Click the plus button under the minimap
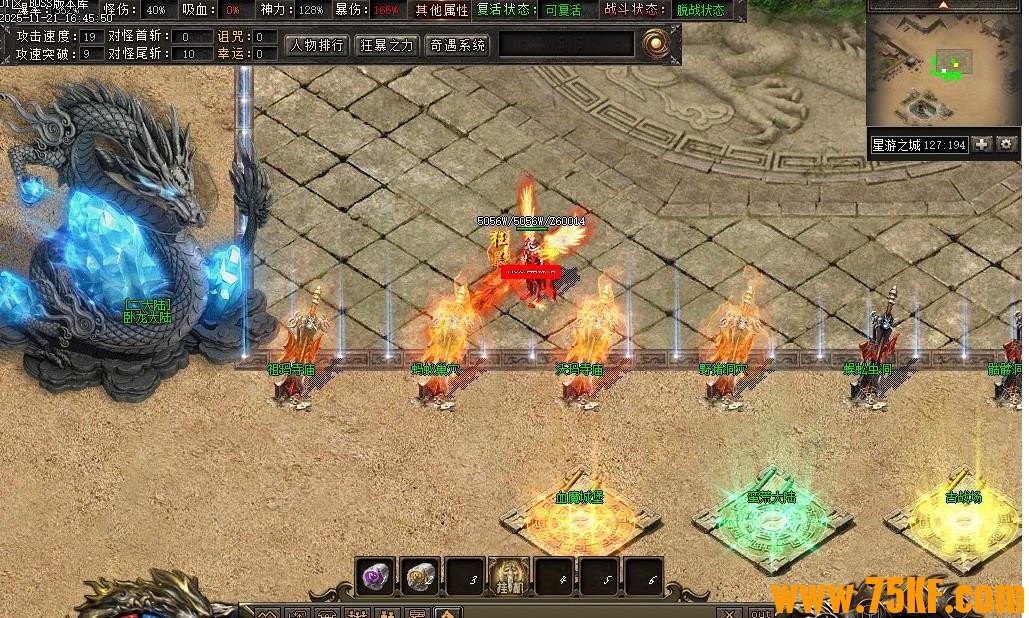The height and width of the screenshot is (618, 1029). (x=982, y=145)
